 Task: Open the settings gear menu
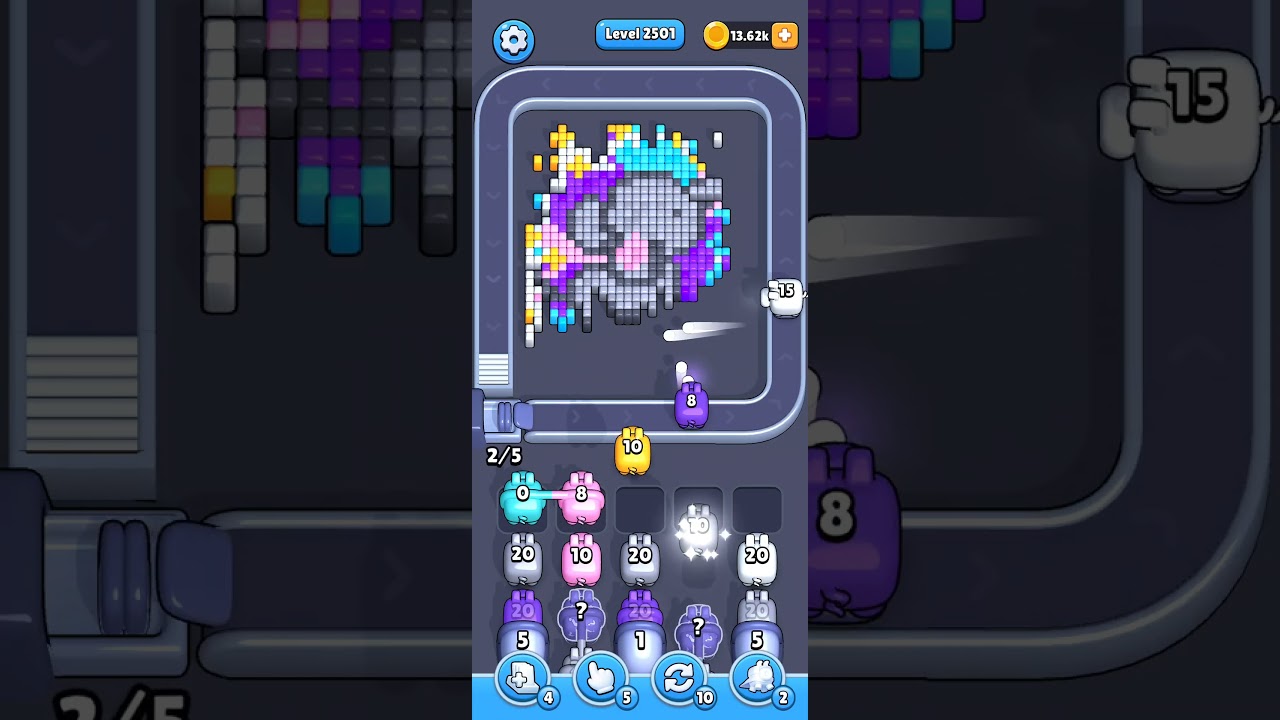(x=514, y=40)
